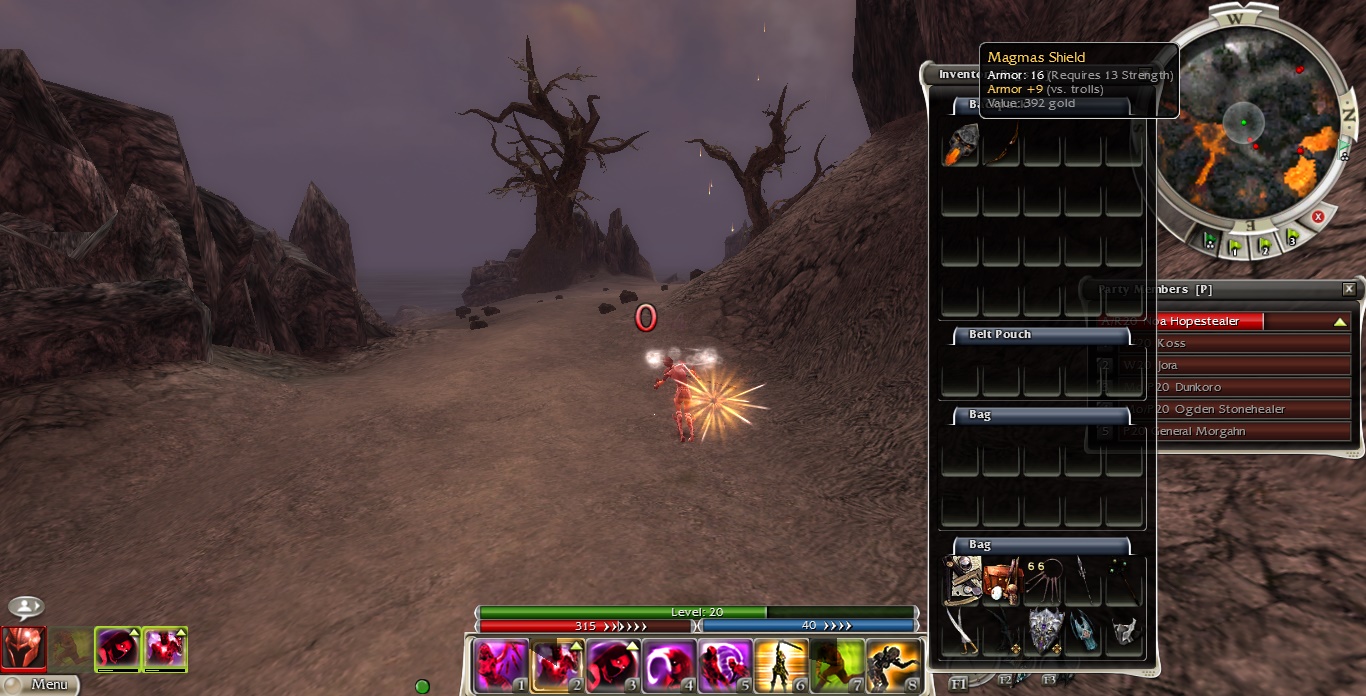The width and height of the screenshot is (1366, 696).
Task: Click the red clear-flags X under the compass
Action: click(1318, 217)
